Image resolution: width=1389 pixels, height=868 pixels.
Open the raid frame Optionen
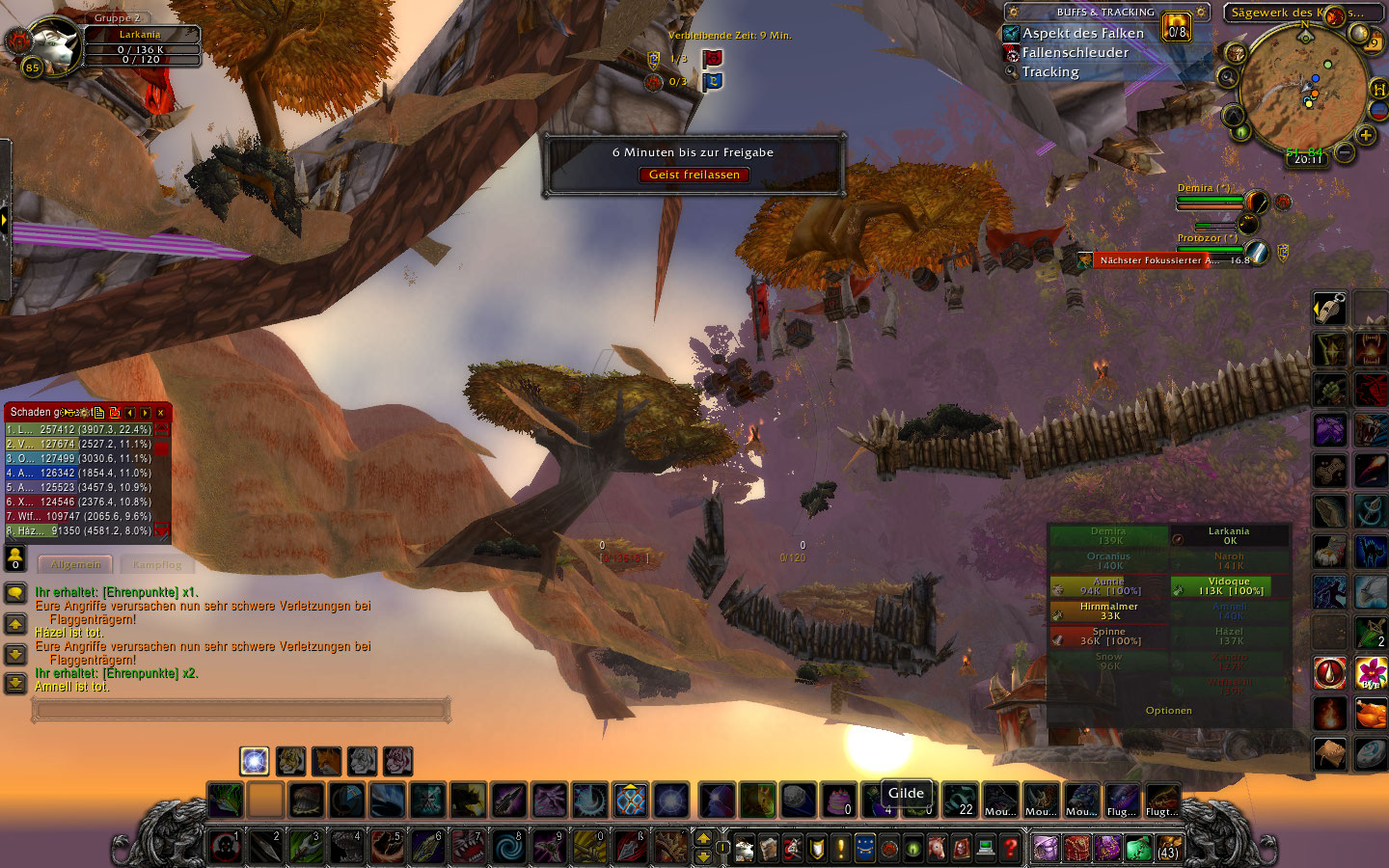coord(1168,711)
